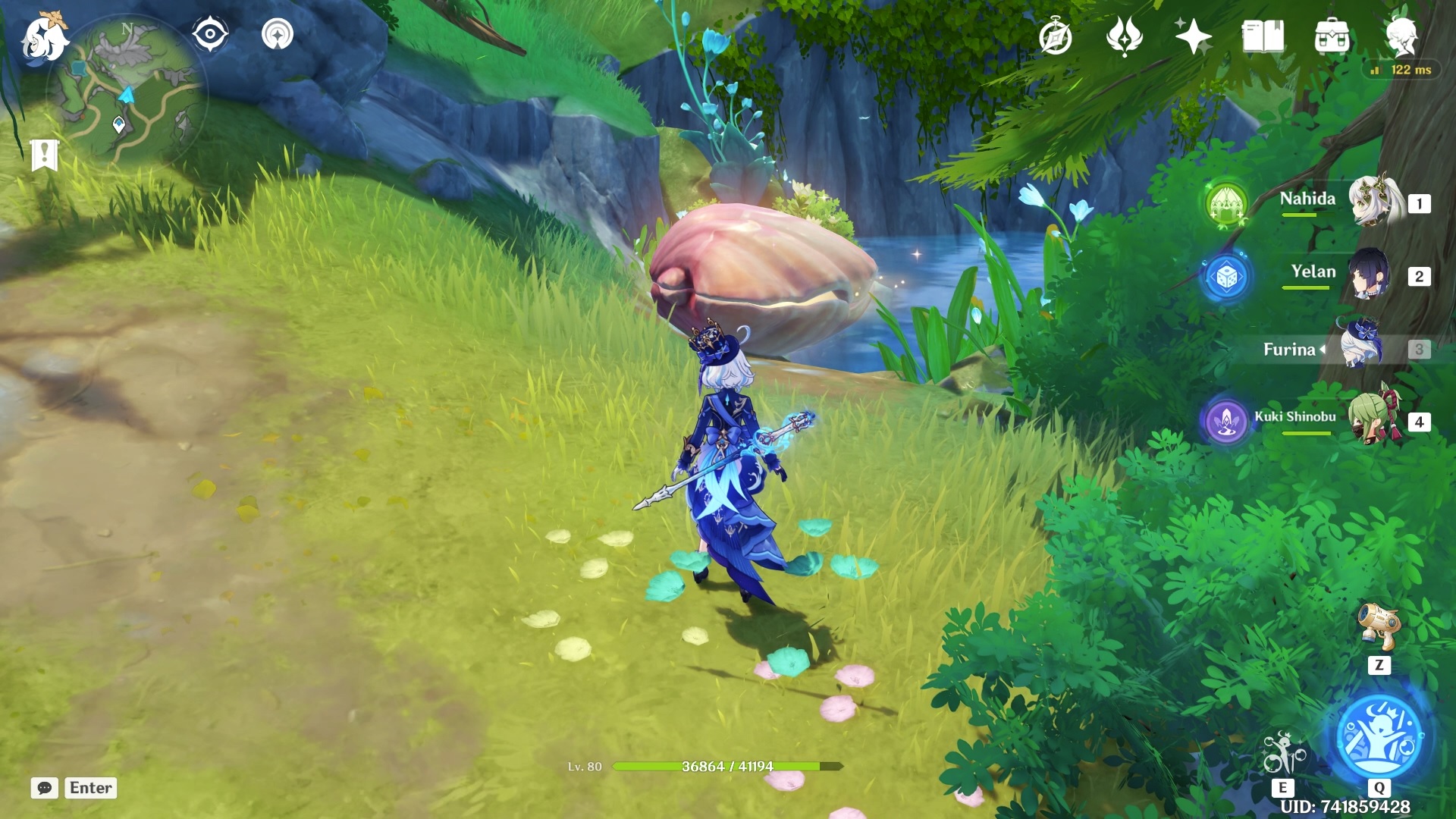Activate Furina's Elemental Burst

pyautogui.click(x=1379, y=736)
